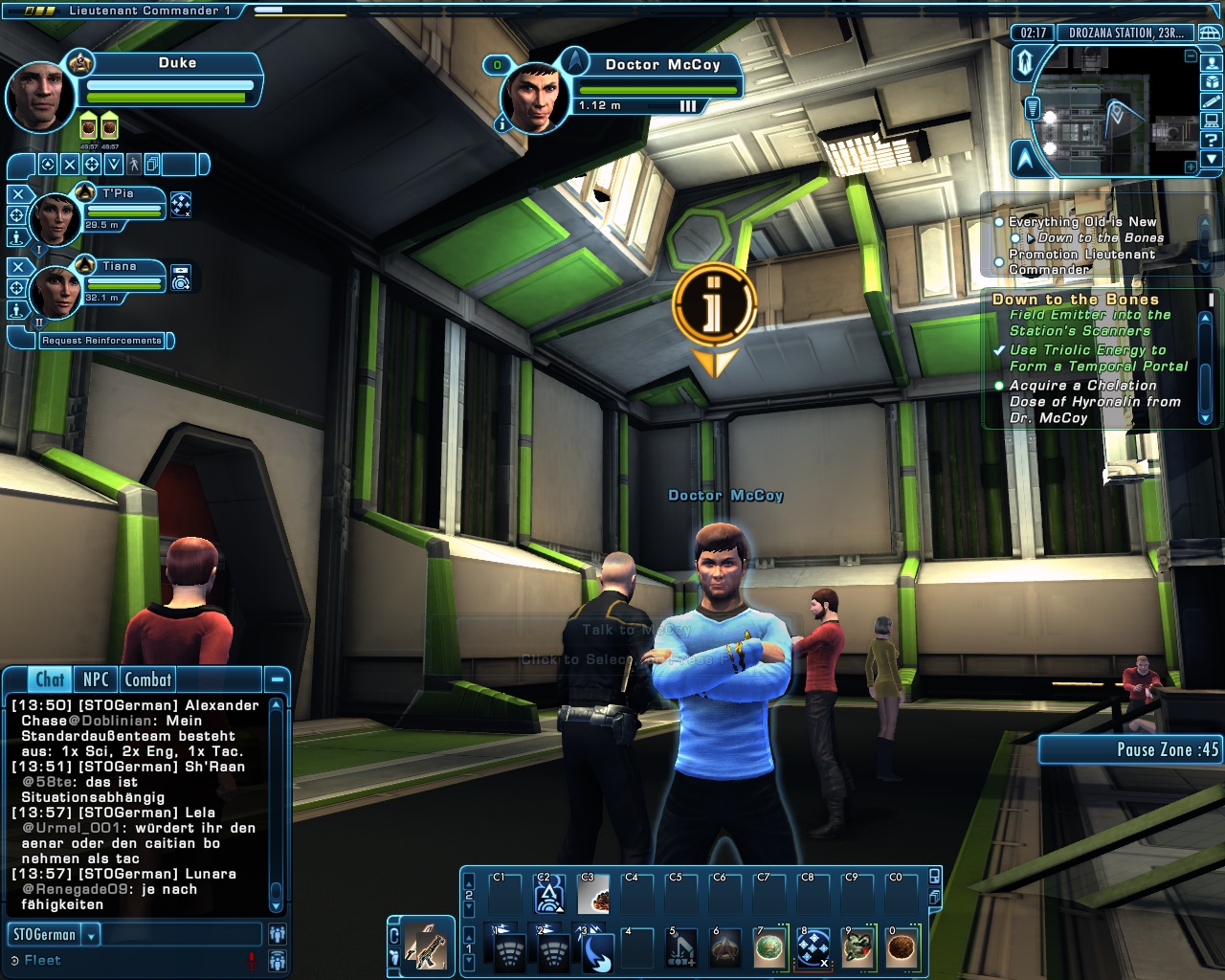Use the item in hotbar slot 7
This screenshot has width=1225, height=980.
(769, 948)
